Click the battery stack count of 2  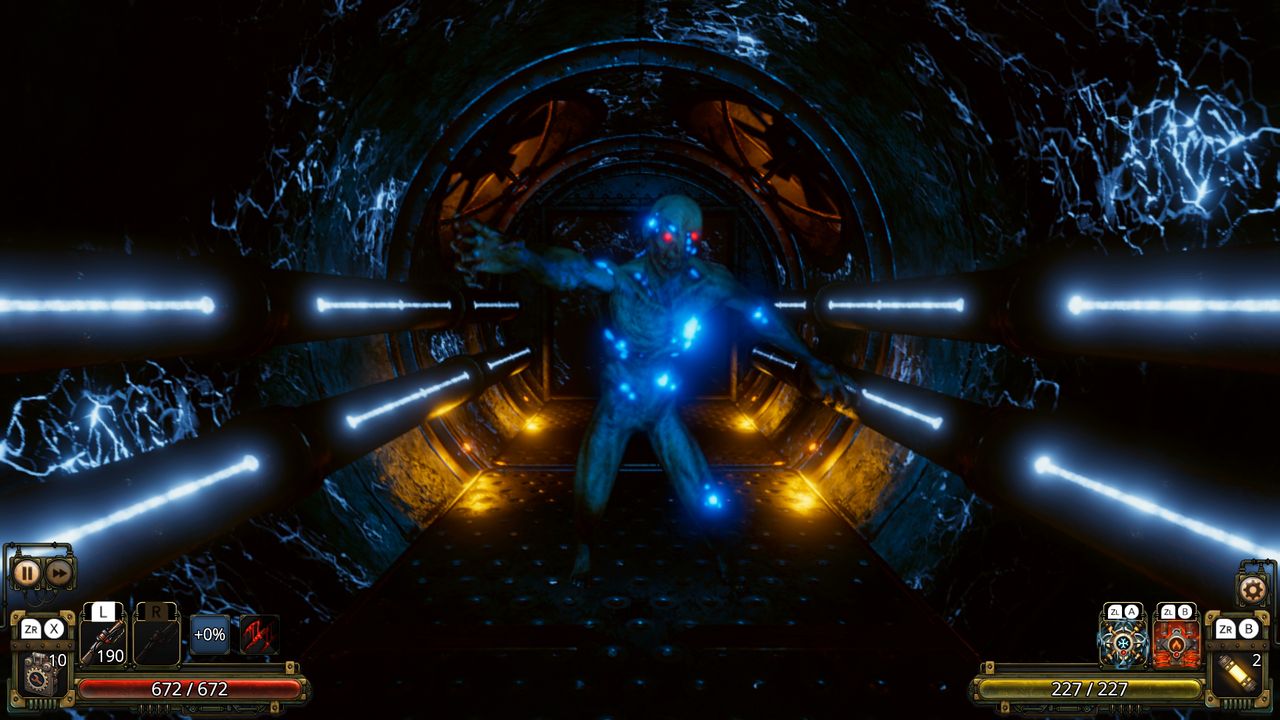1257,661
